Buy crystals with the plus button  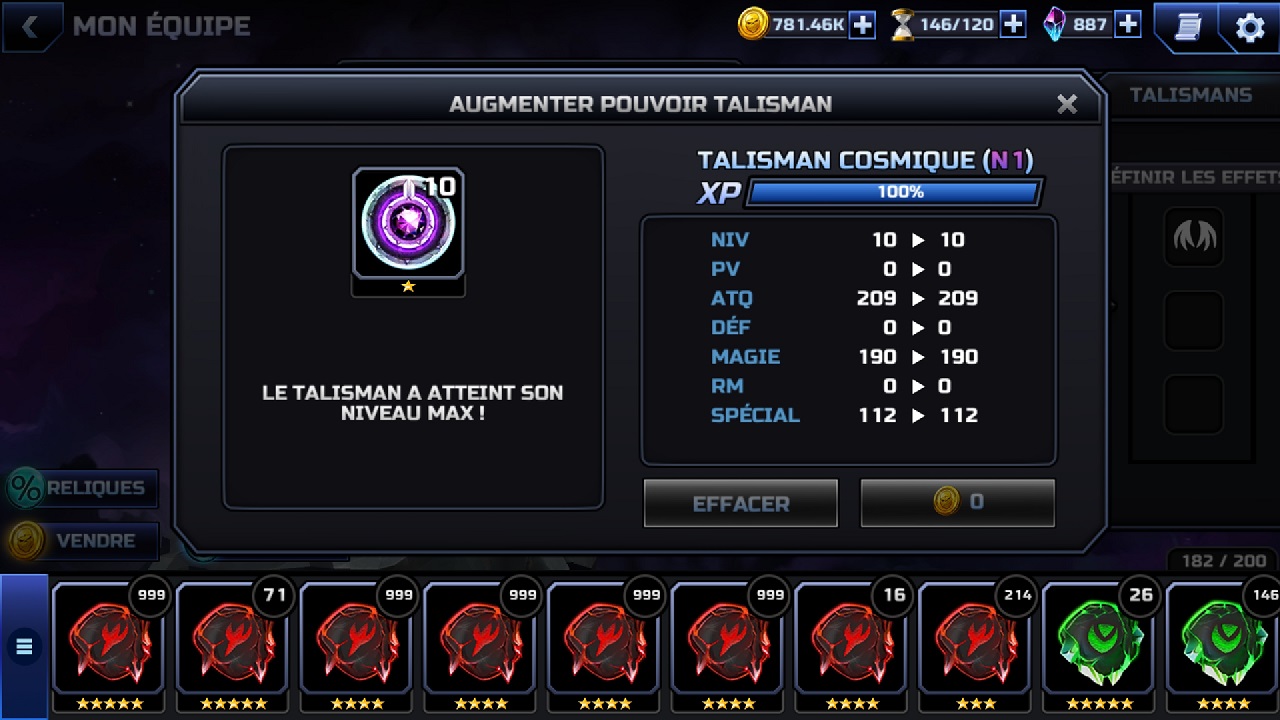click(1128, 25)
